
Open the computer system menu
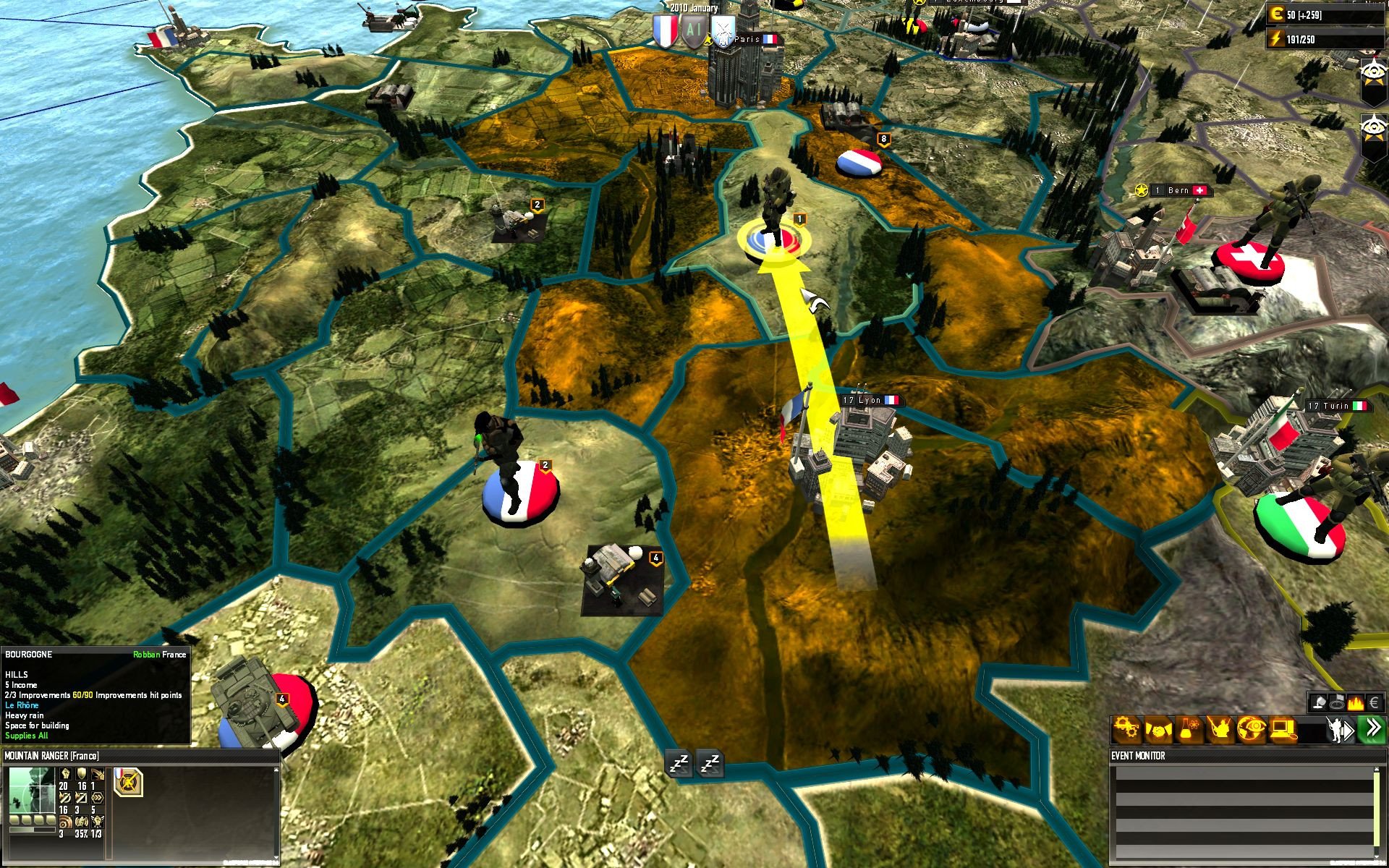[1283, 730]
